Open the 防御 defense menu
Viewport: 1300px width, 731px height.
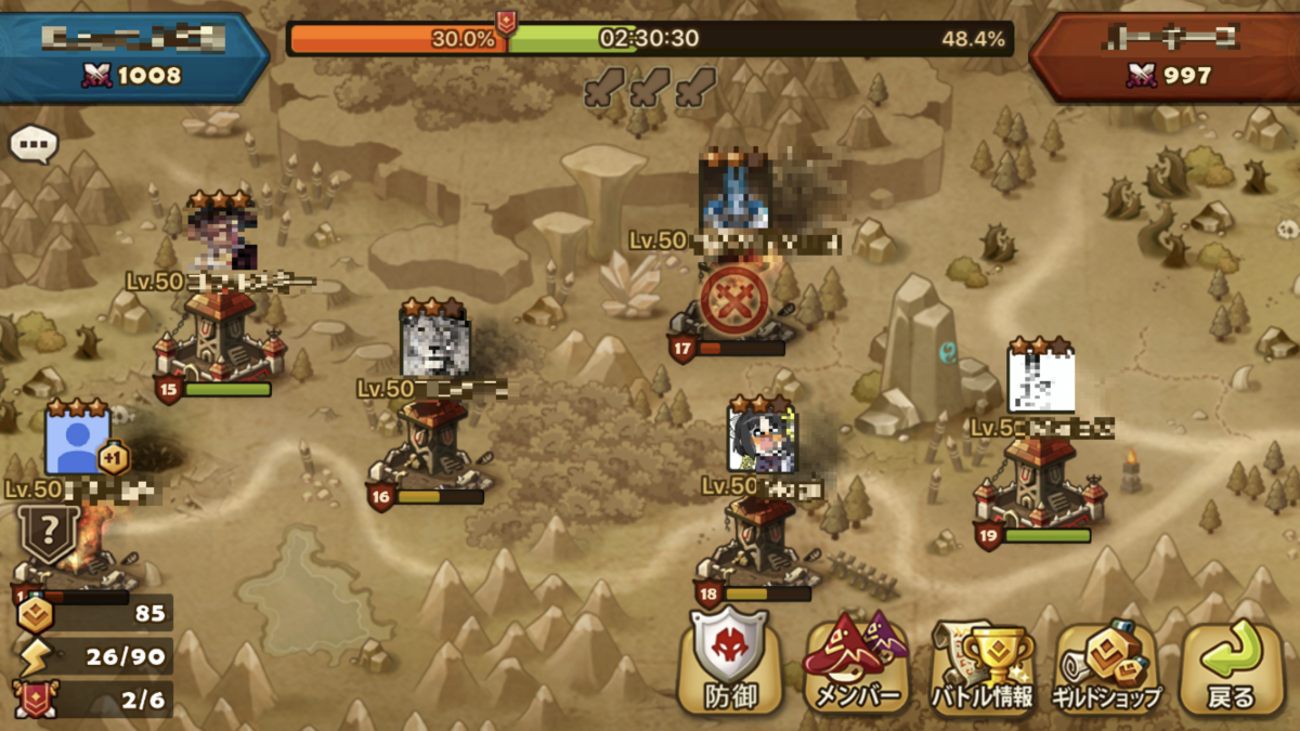pyautogui.click(x=731, y=664)
